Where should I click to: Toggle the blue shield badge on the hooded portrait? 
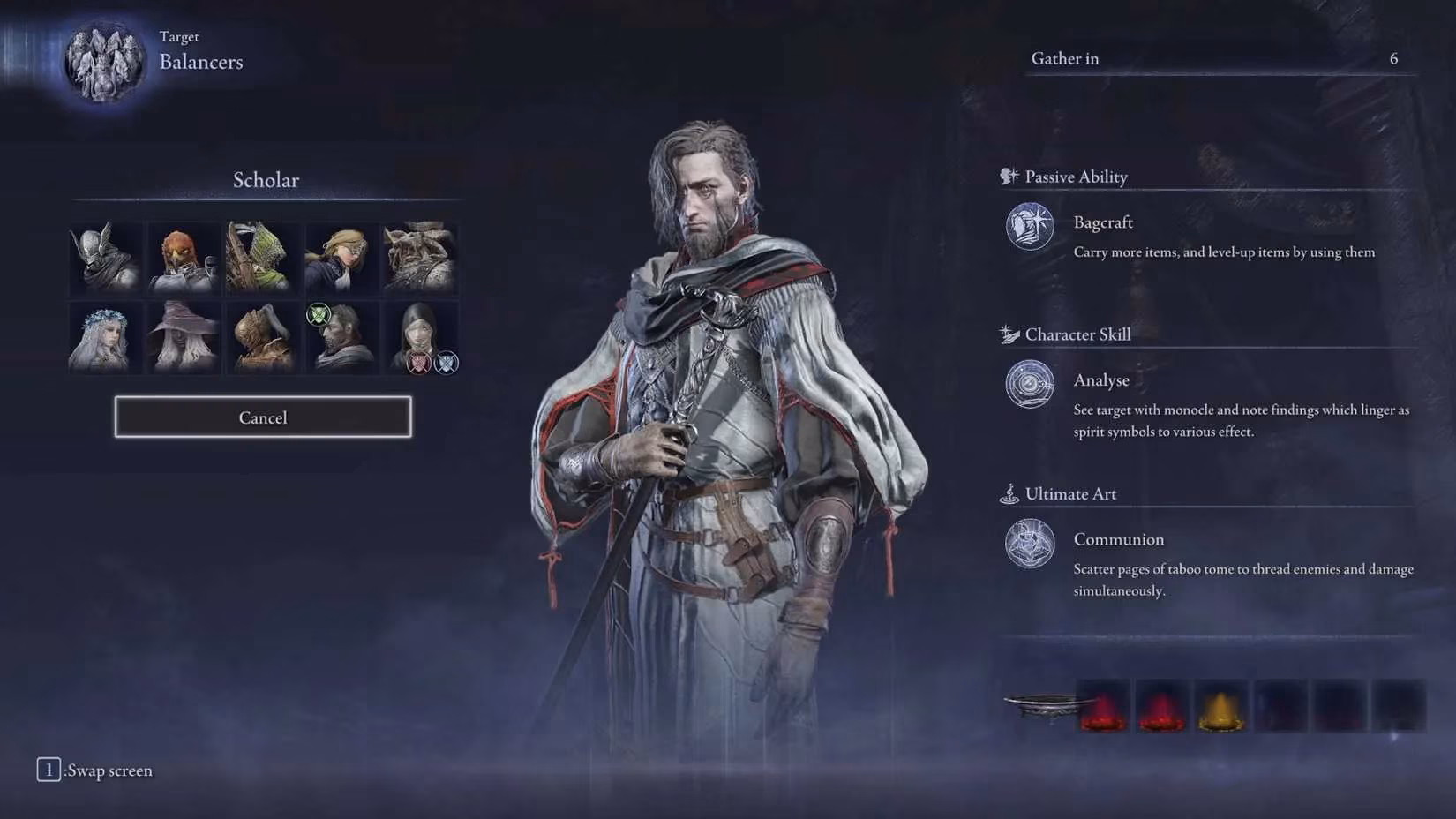(447, 364)
